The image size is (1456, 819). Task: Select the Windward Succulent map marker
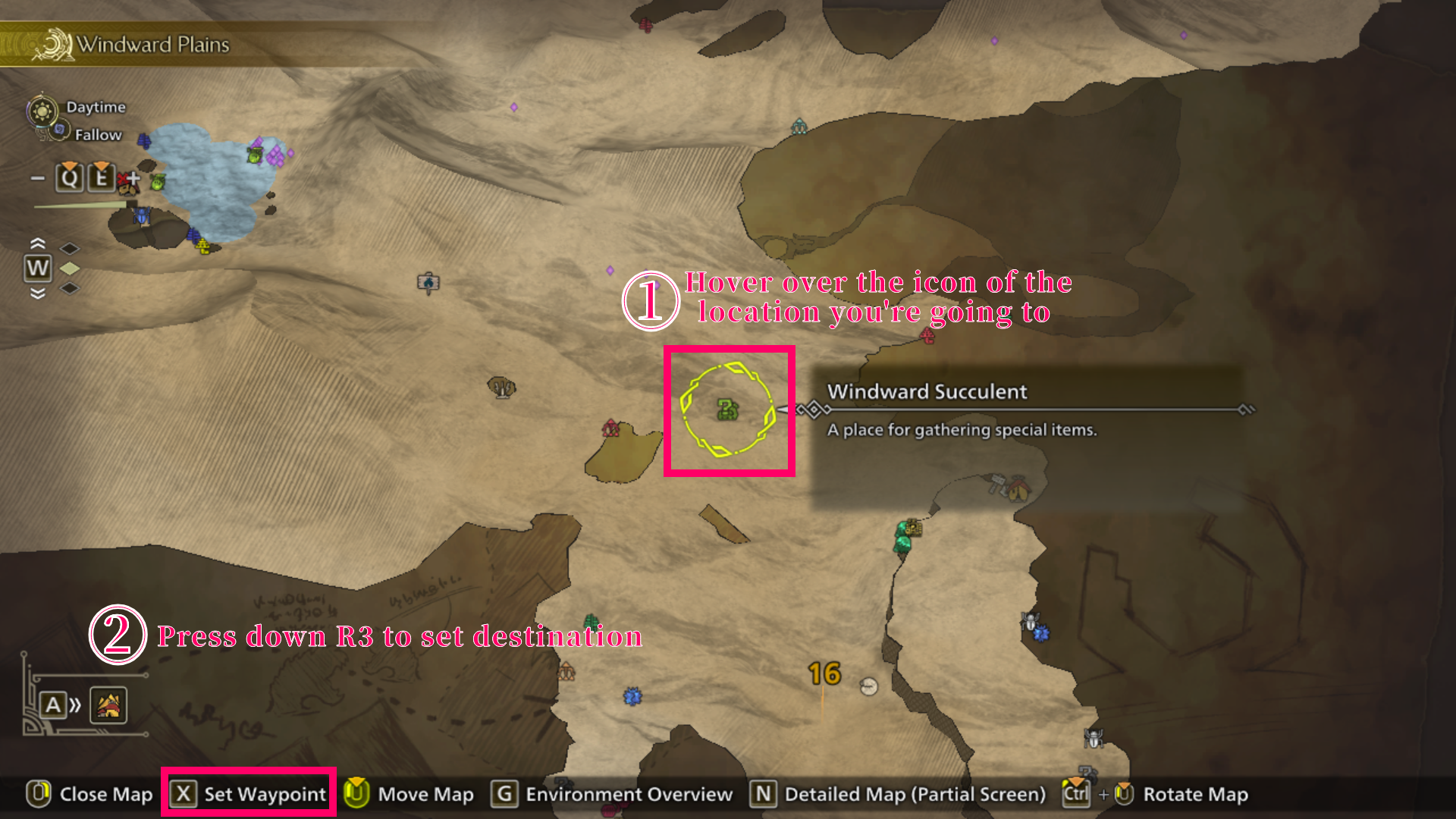click(x=727, y=410)
